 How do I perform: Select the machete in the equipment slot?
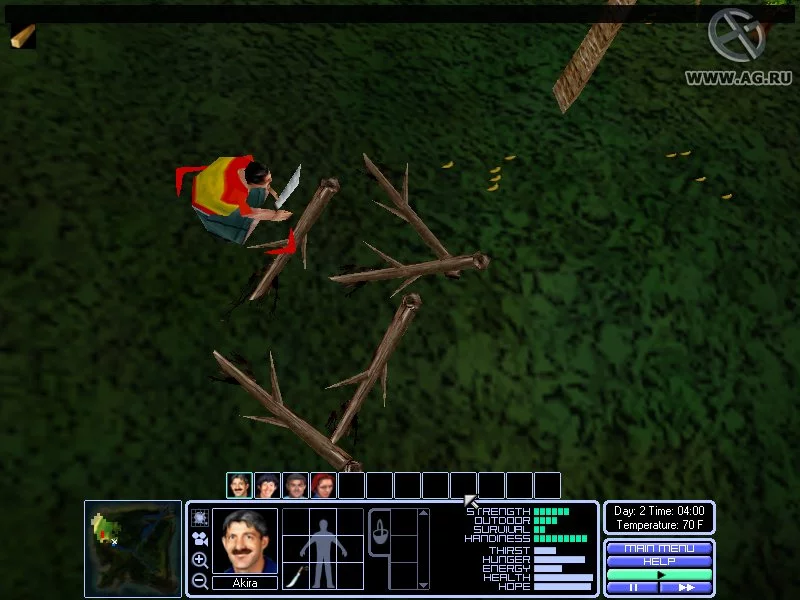pos(296,576)
